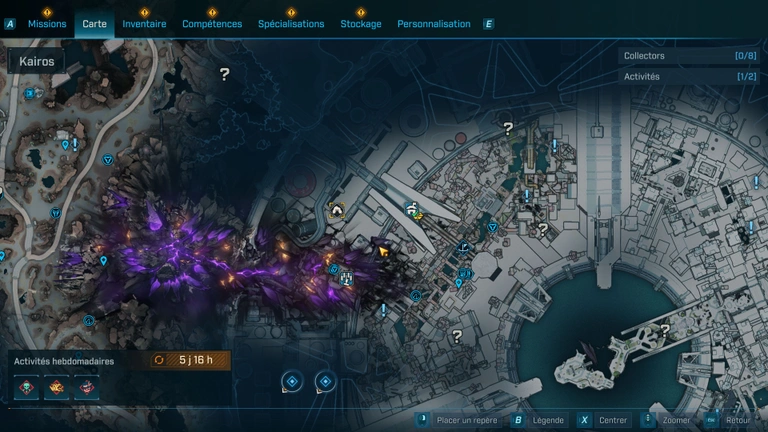
Task: Switch to the Personnalisation tab
Action: pyautogui.click(x=433, y=24)
